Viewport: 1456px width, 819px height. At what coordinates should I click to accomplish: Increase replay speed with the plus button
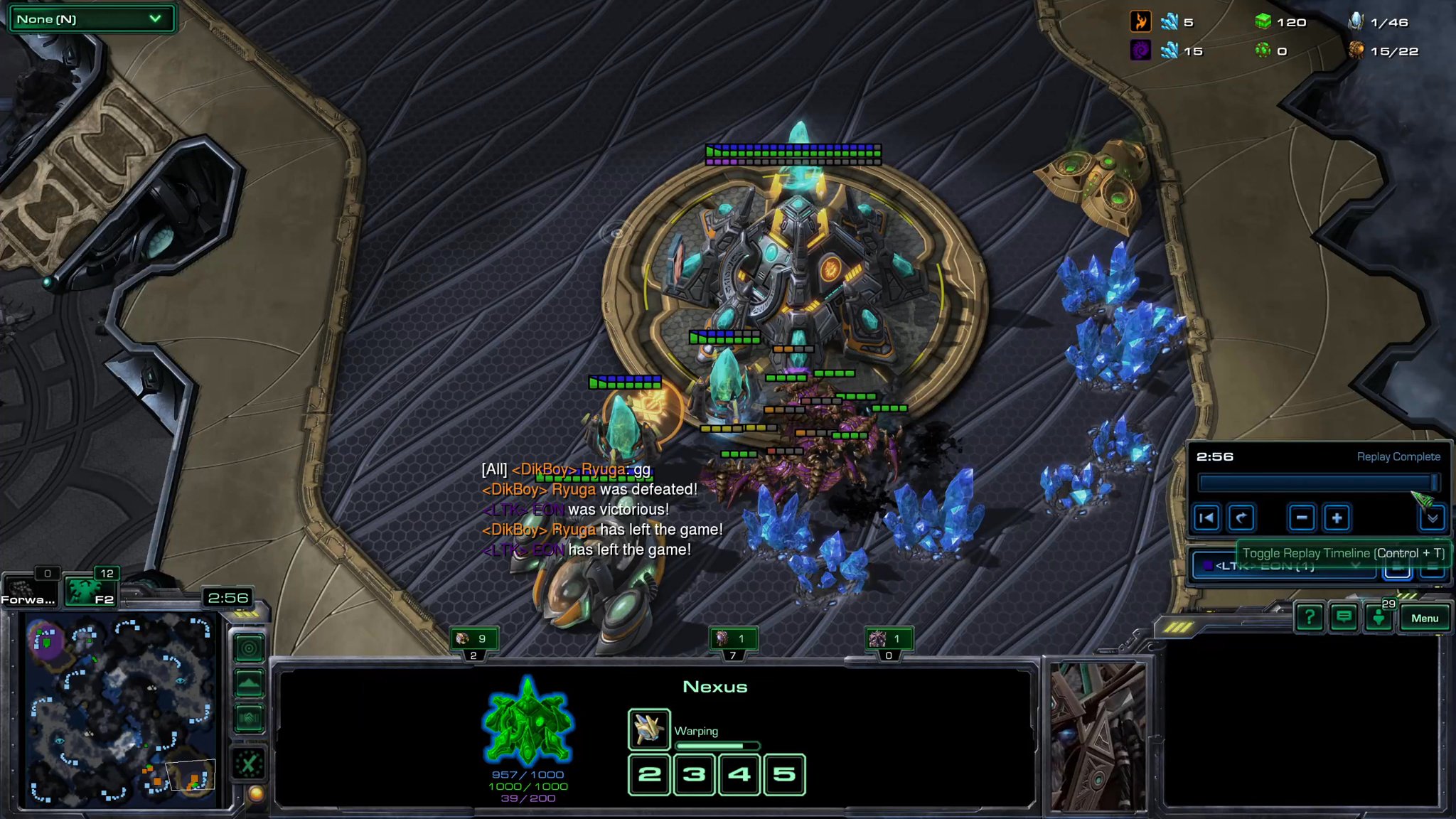1337,518
